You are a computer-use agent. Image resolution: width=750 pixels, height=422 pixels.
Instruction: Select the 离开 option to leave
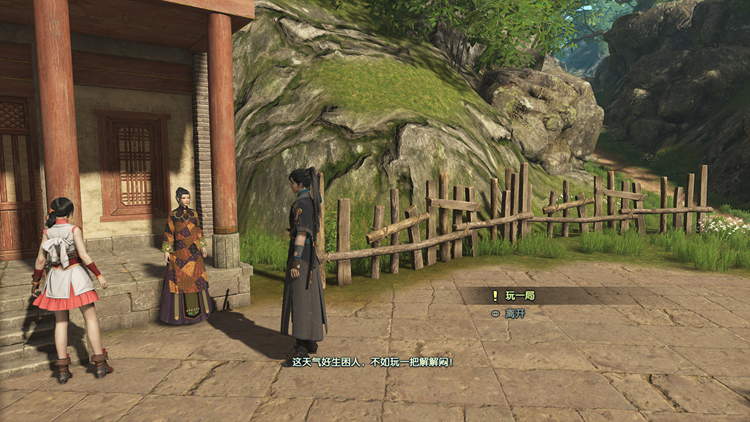[516, 313]
